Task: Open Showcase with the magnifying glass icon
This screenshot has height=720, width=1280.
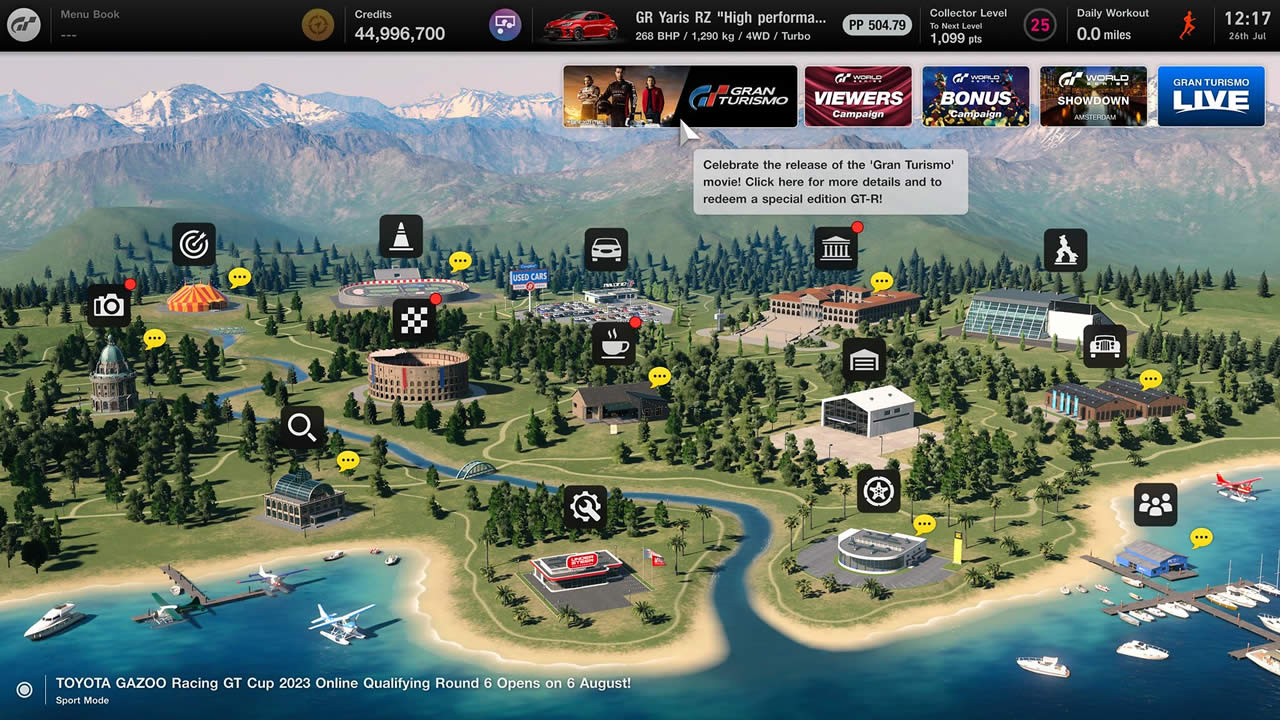Action: (302, 427)
